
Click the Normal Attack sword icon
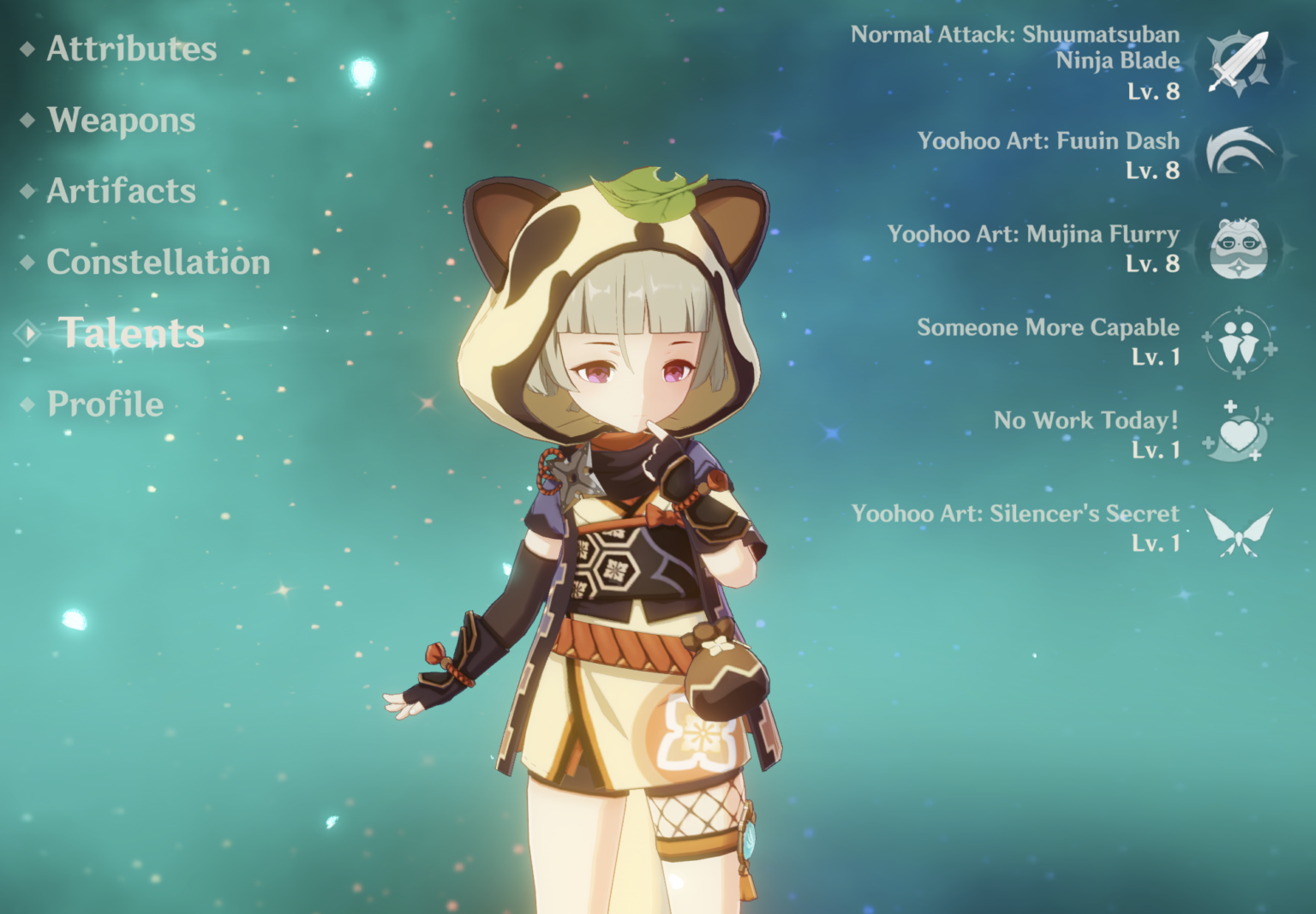point(1237,63)
